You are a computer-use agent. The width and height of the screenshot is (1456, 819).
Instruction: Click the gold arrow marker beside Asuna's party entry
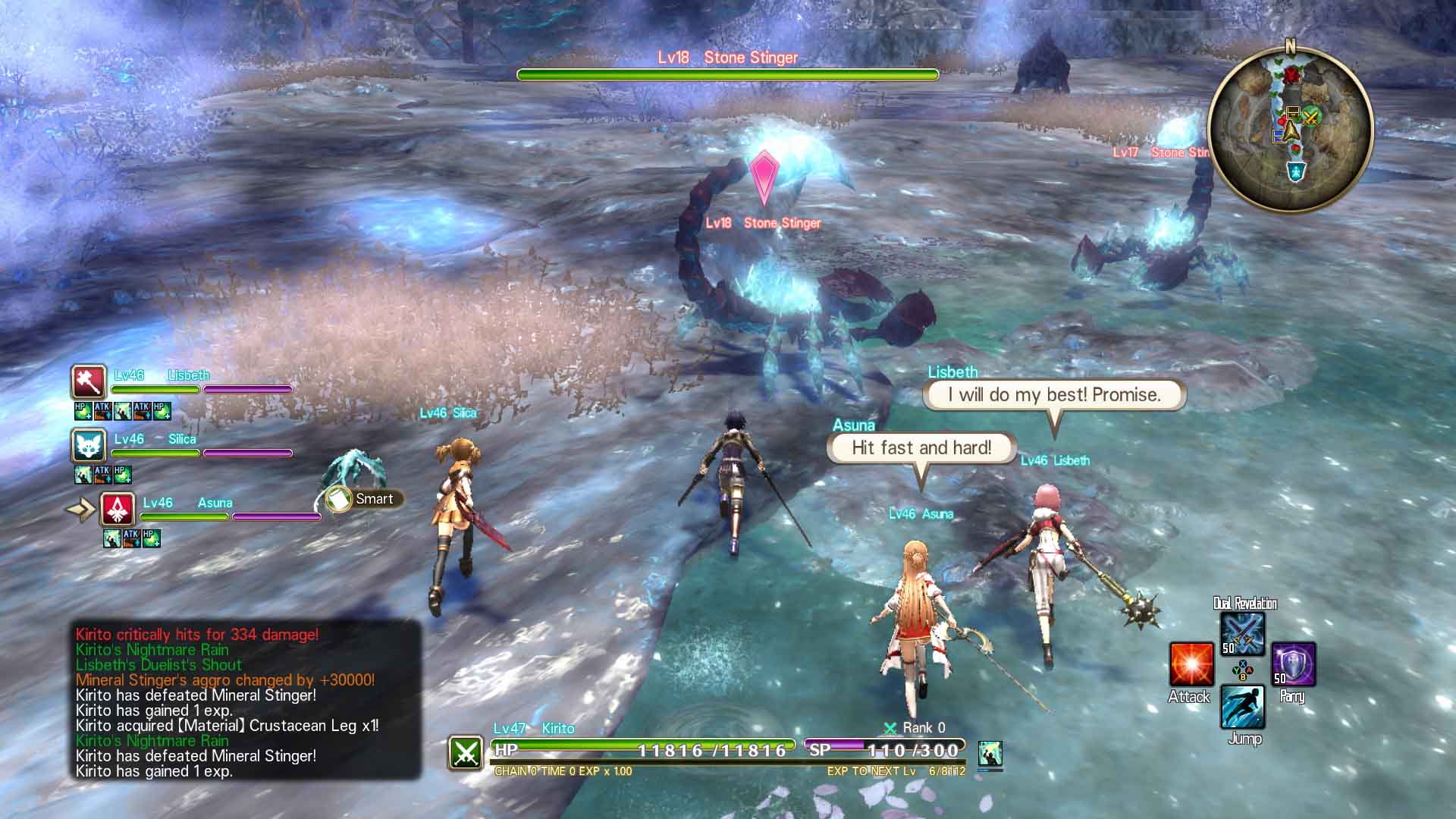(80, 510)
